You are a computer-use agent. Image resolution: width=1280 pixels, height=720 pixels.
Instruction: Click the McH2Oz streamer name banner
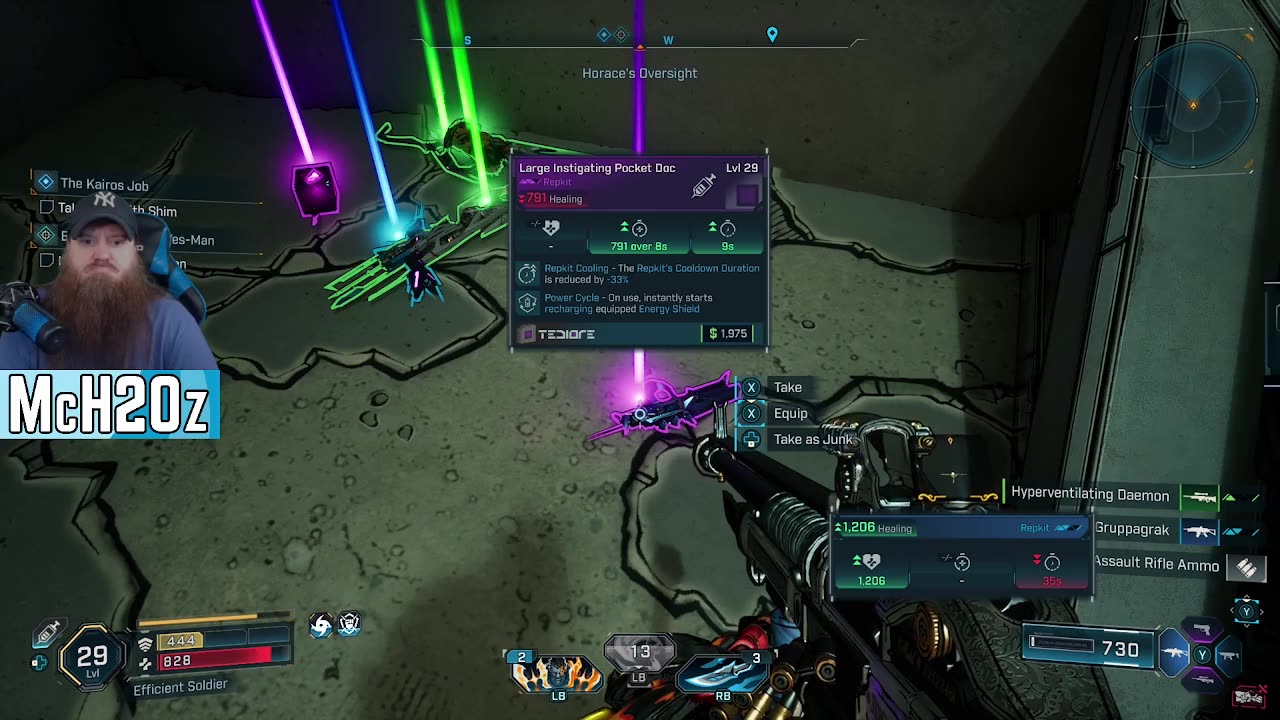(109, 405)
